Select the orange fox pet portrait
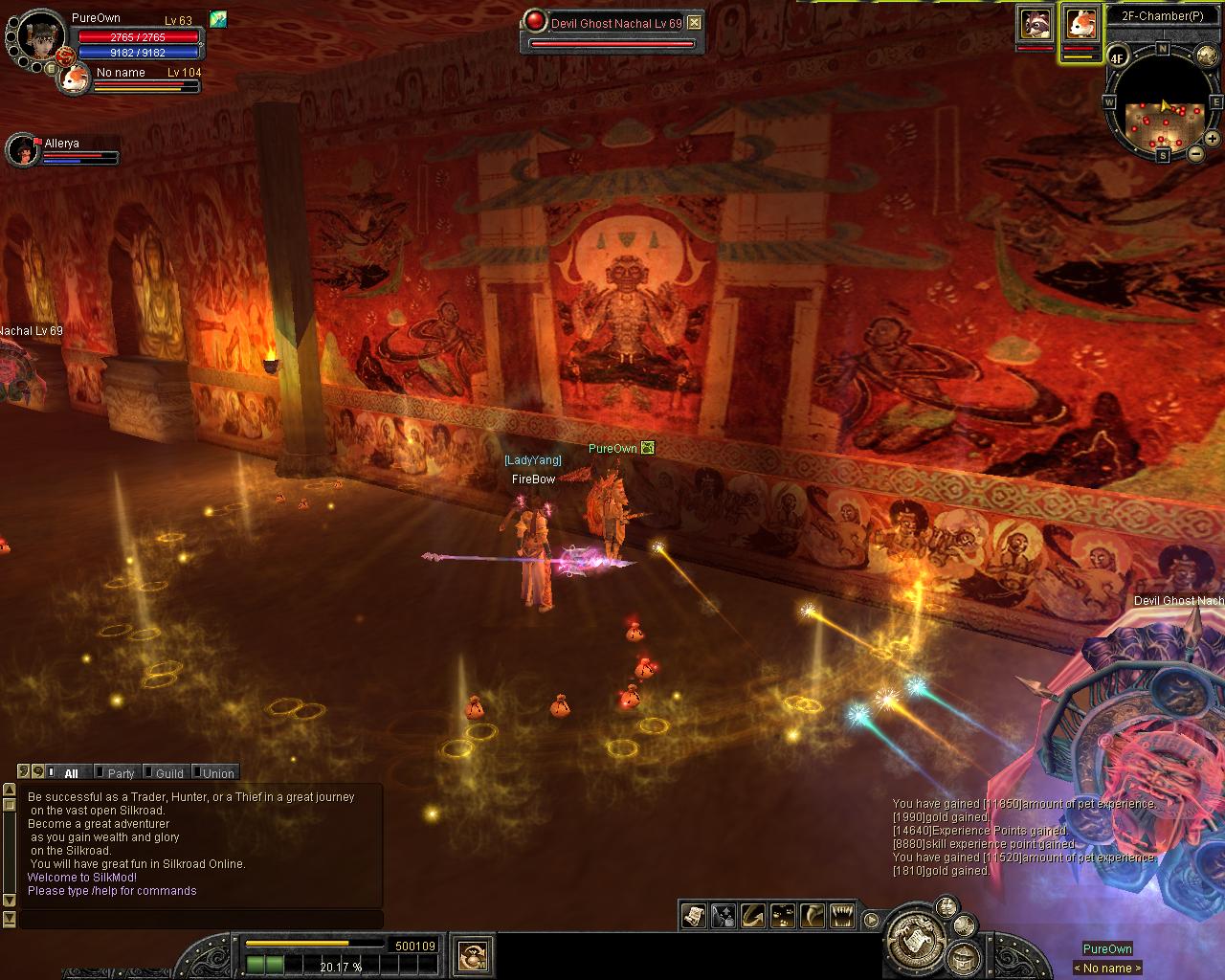 [1080, 23]
